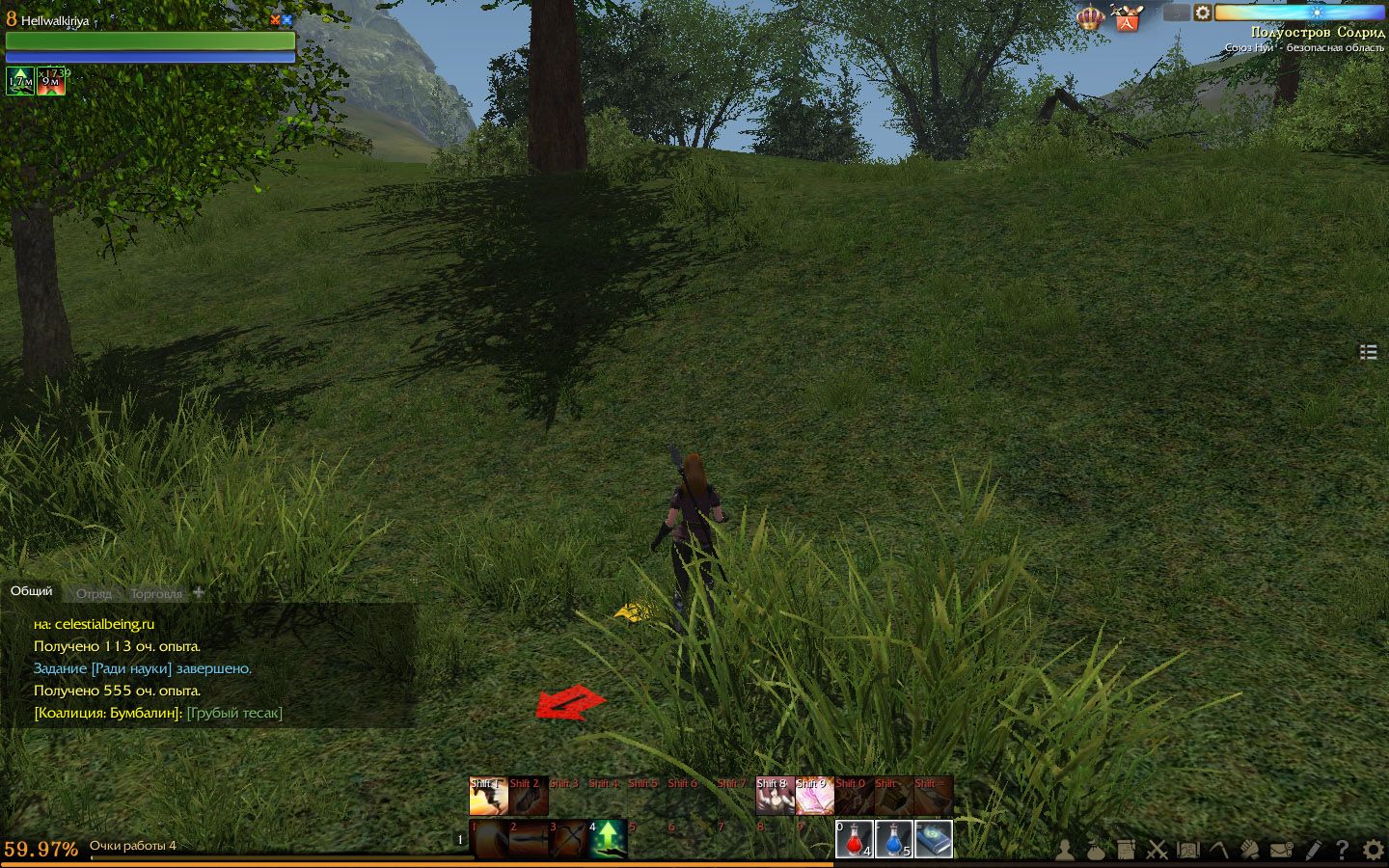The height and width of the screenshot is (868, 1389).
Task: Switch to the Отряд chat tab
Action: point(94,594)
